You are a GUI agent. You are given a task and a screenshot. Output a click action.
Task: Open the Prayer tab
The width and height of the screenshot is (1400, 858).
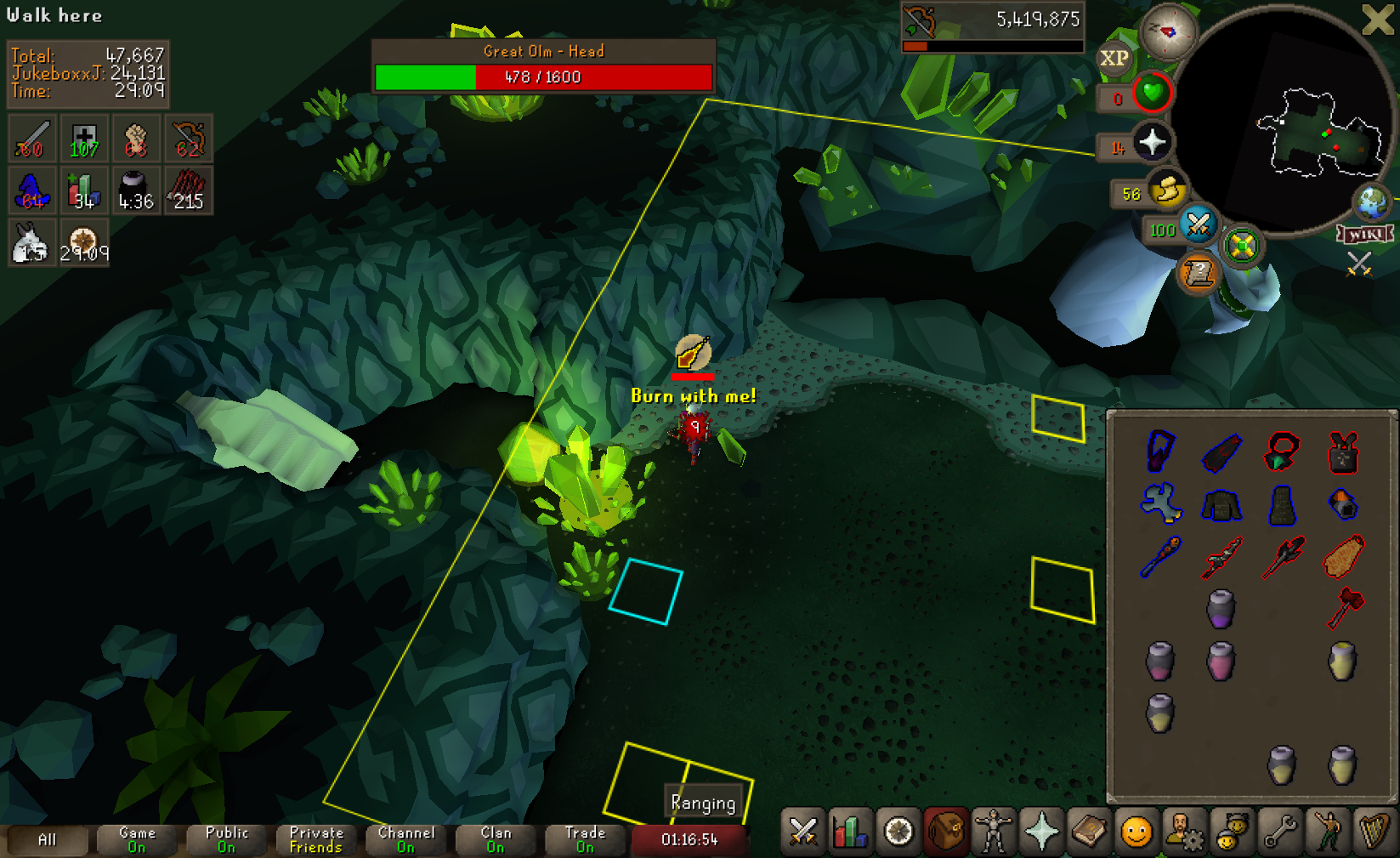click(1040, 832)
